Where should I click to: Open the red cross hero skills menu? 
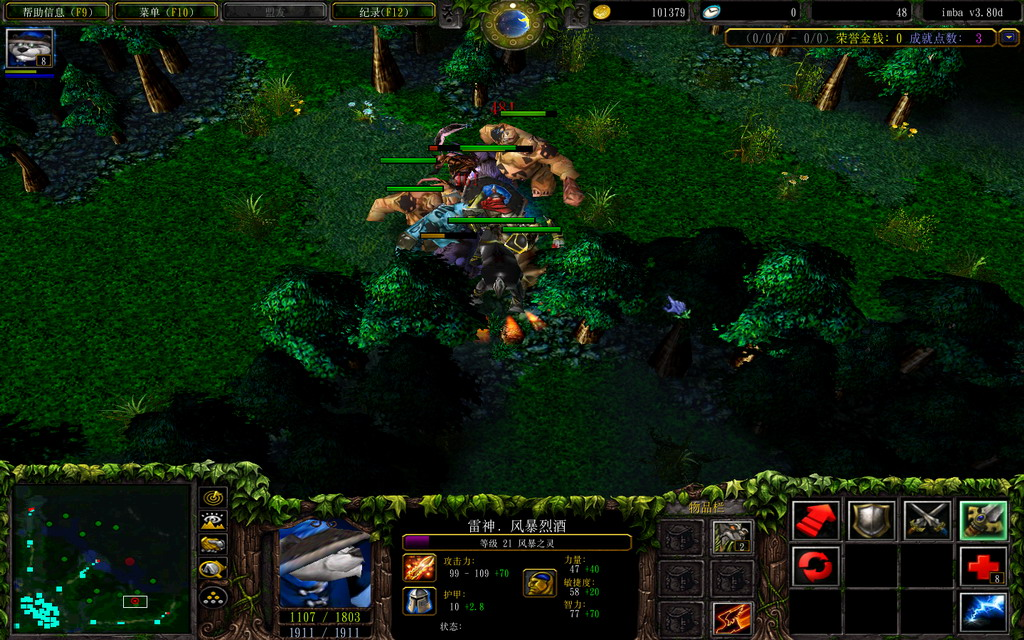(983, 566)
